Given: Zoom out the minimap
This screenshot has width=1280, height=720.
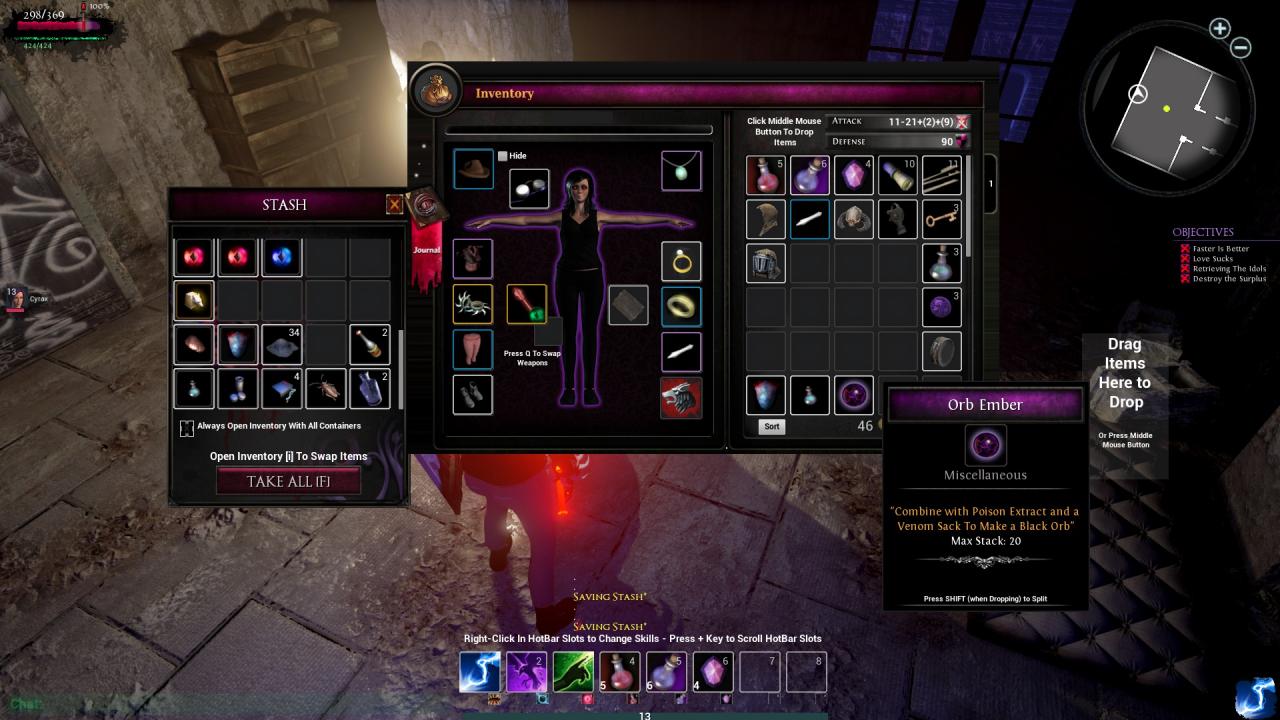Looking at the screenshot, I should 1240,47.
